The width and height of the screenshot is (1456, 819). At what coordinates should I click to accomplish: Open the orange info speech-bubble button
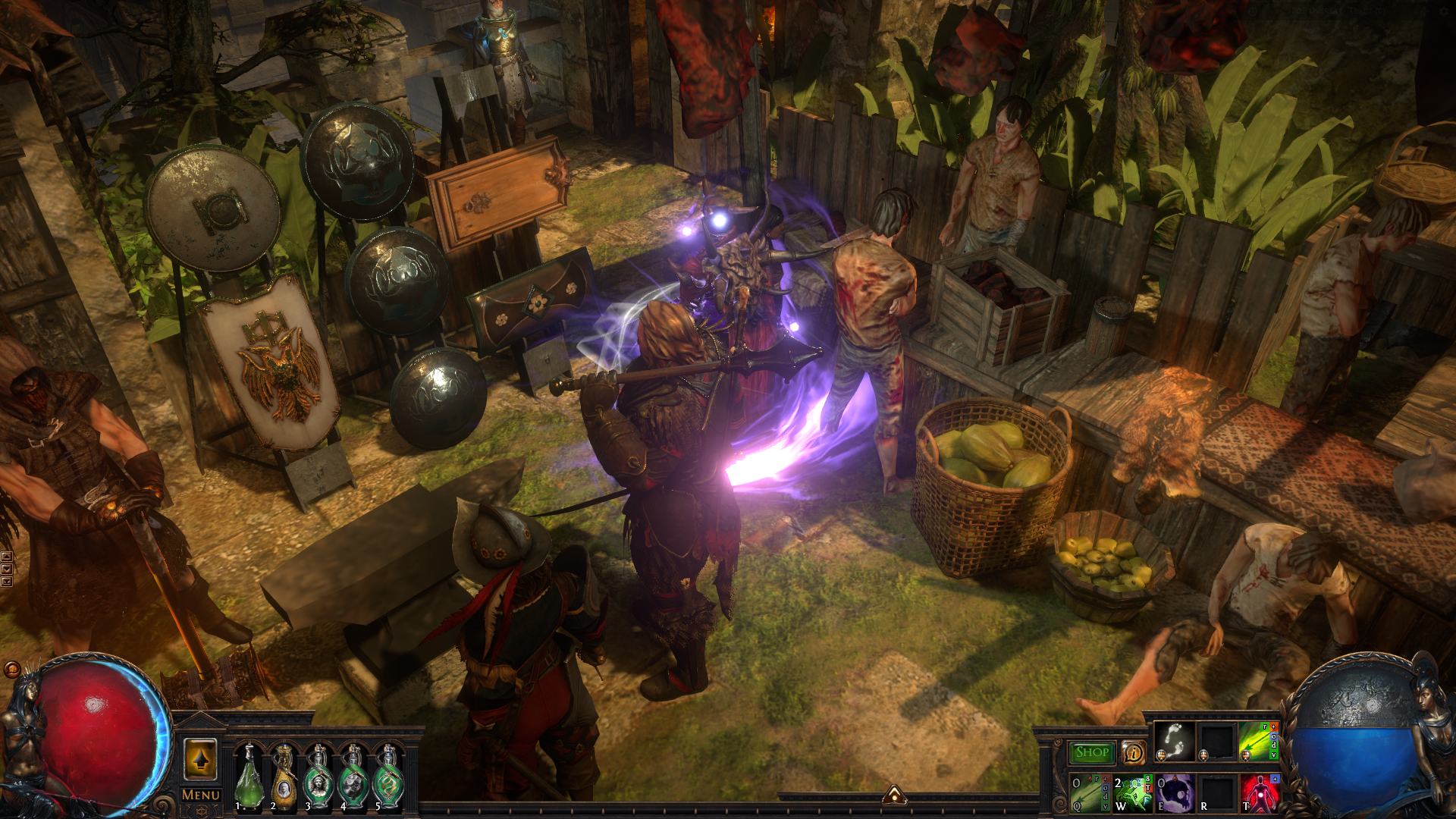1133,752
